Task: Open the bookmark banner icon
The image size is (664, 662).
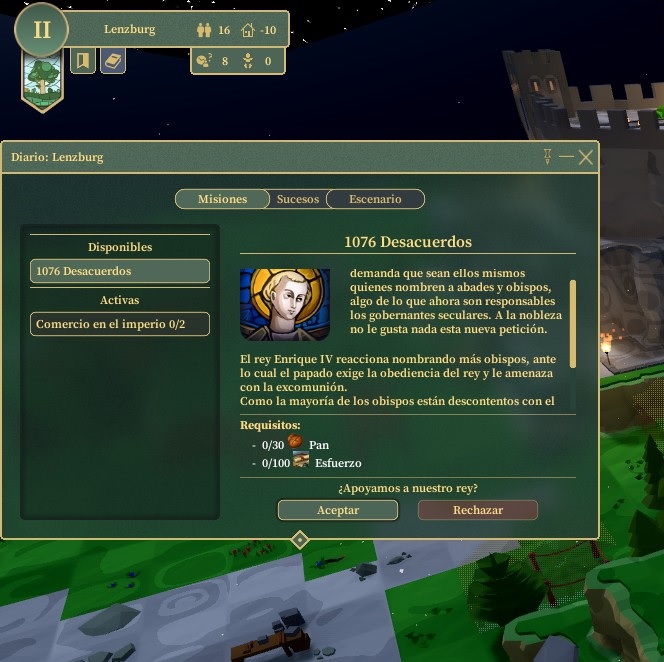Action: (83, 62)
